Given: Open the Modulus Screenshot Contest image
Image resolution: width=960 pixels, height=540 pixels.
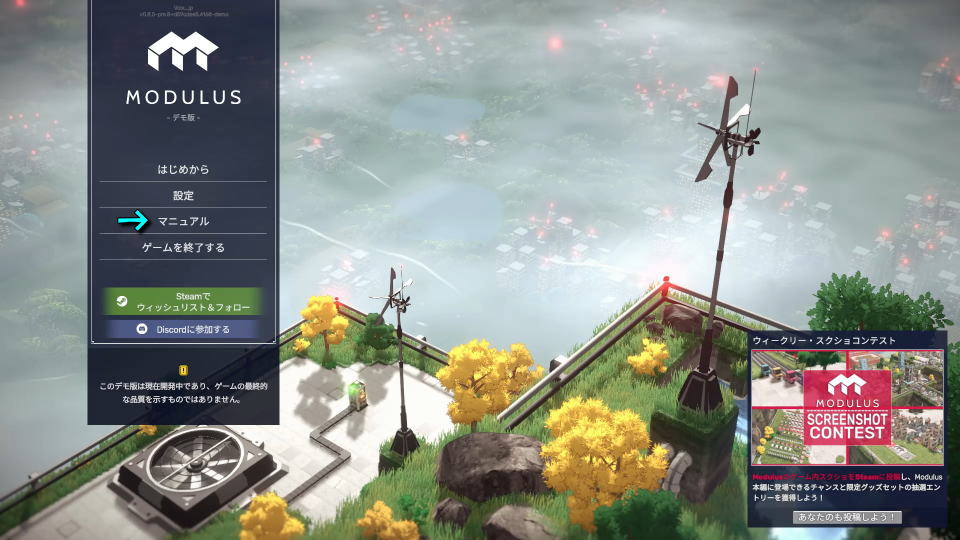Looking at the screenshot, I should 847,406.
